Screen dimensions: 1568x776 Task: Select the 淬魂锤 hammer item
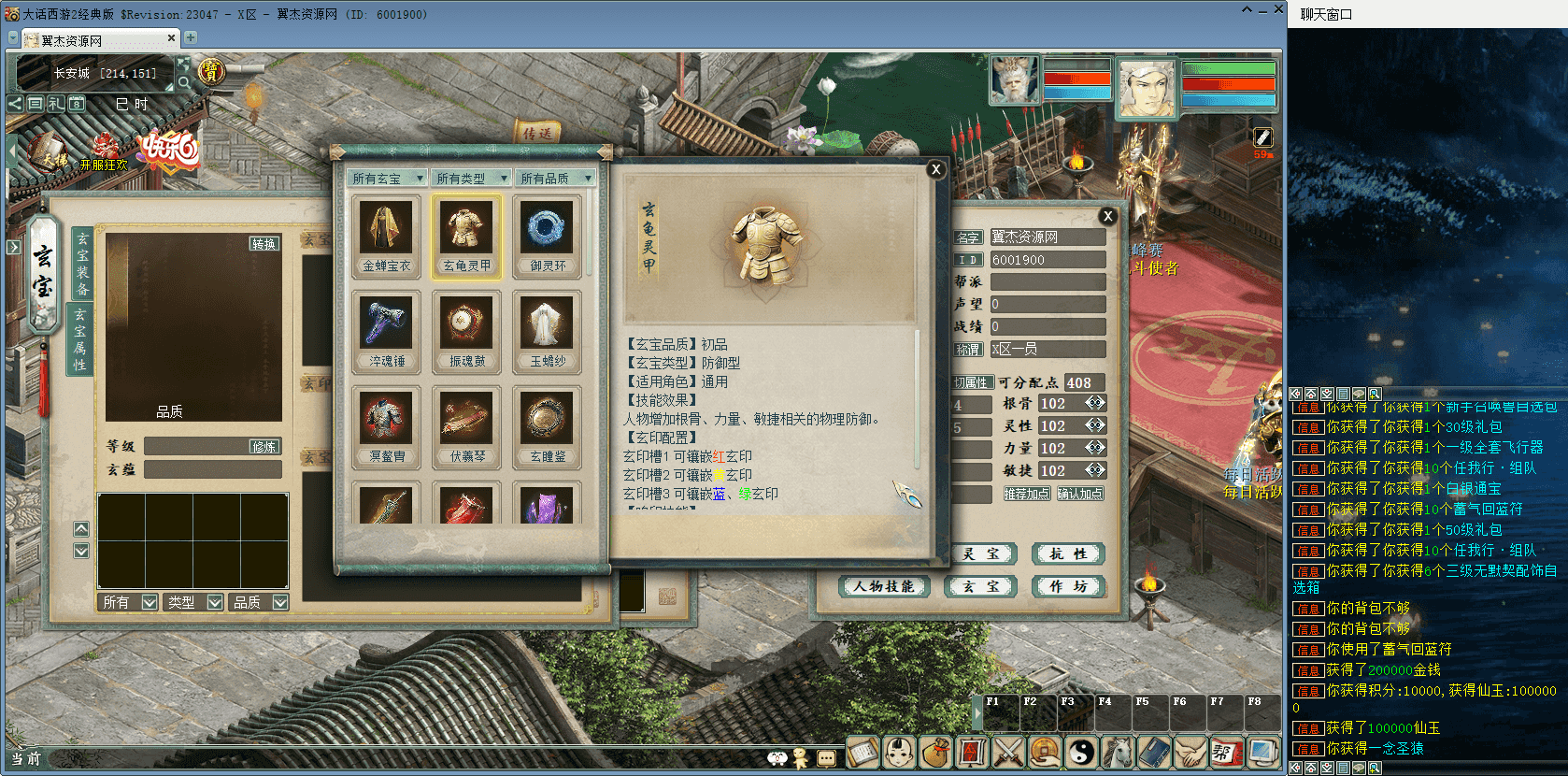pyautogui.click(x=386, y=331)
